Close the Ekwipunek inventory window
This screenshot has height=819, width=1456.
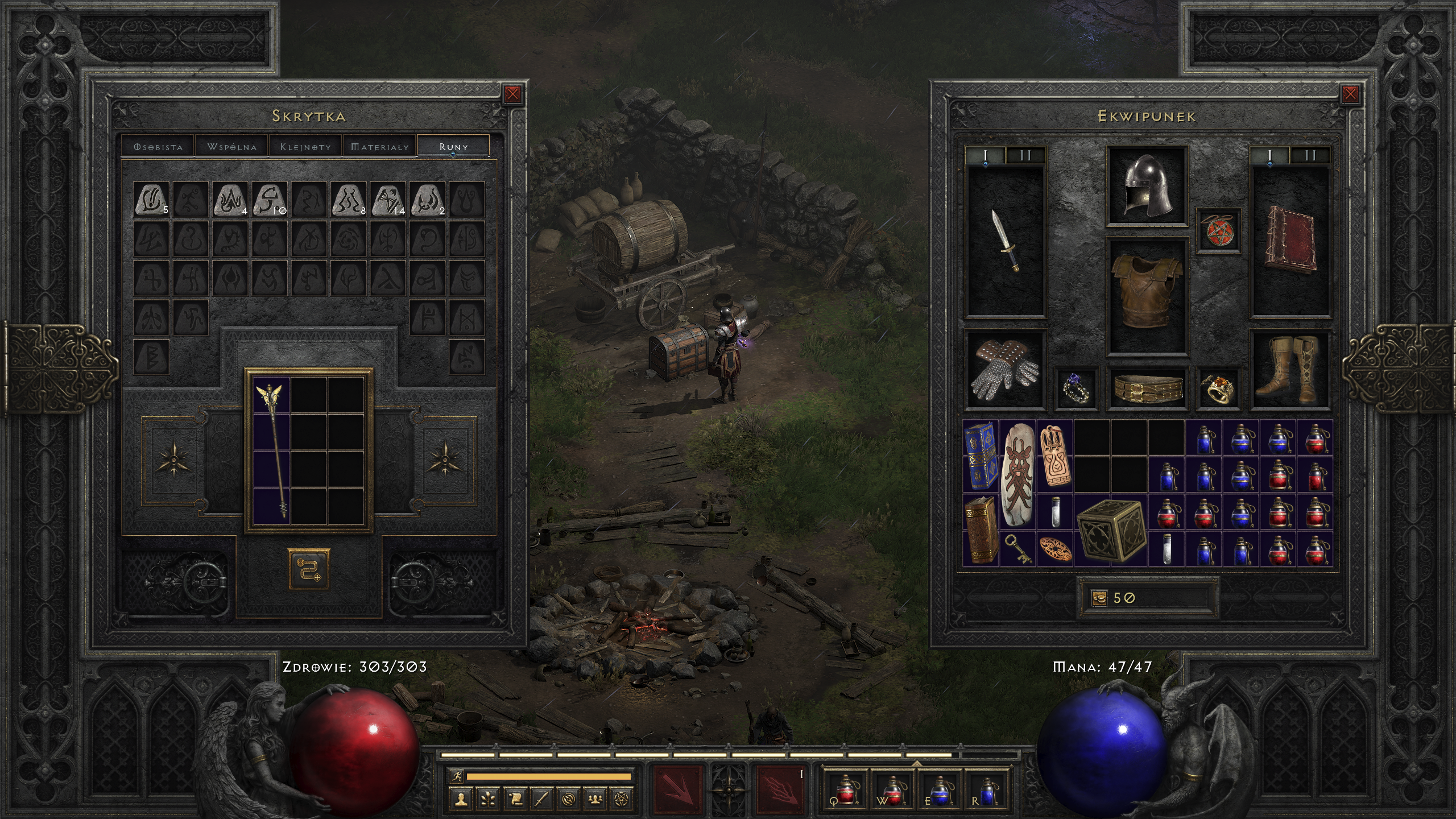[1350, 94]
